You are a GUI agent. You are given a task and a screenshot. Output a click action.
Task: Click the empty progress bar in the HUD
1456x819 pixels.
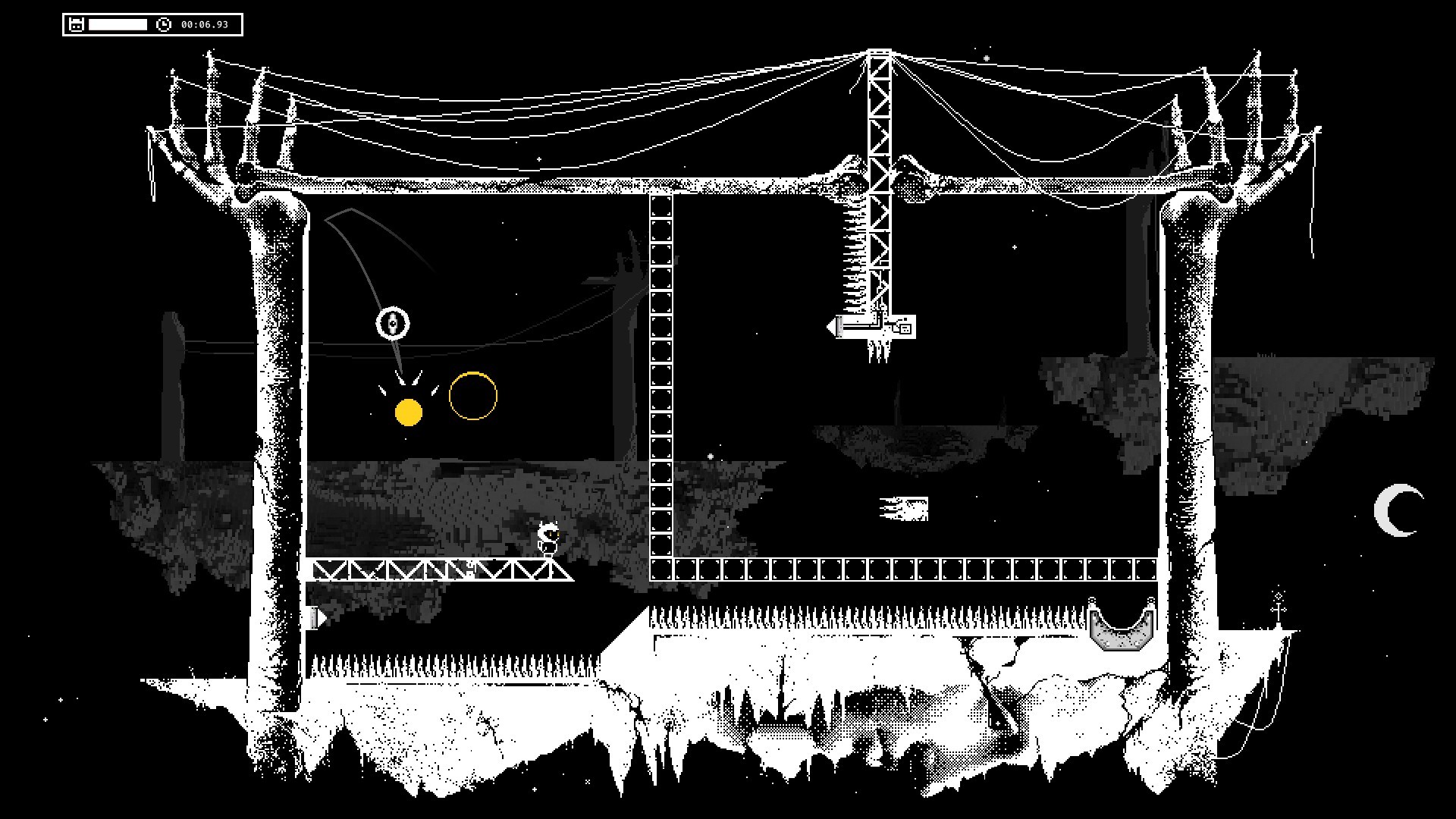(x=118, y=24)
